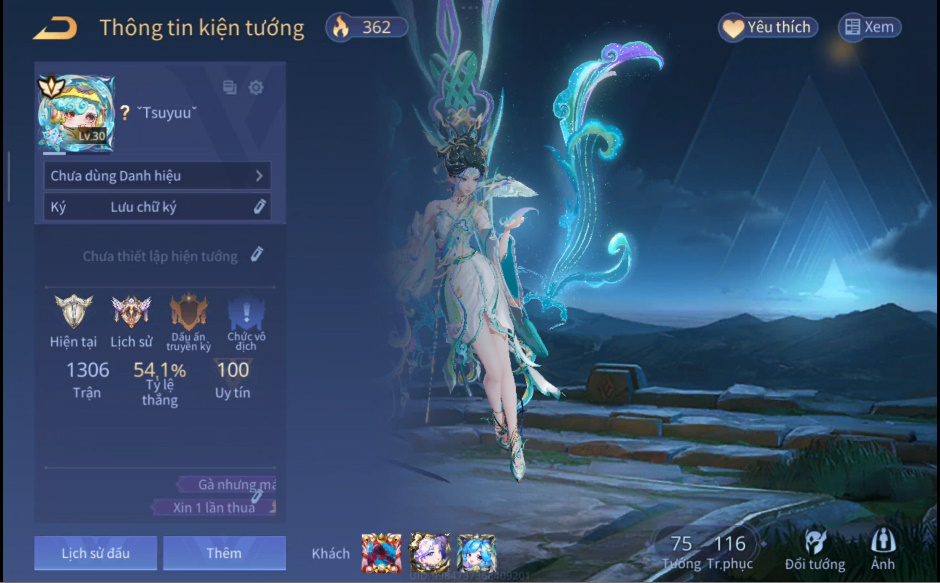The height and width of the screenshot is (583, 940).
Task: Go back using the return arrow
Action: pyautogui.click(x=55, y=28)
